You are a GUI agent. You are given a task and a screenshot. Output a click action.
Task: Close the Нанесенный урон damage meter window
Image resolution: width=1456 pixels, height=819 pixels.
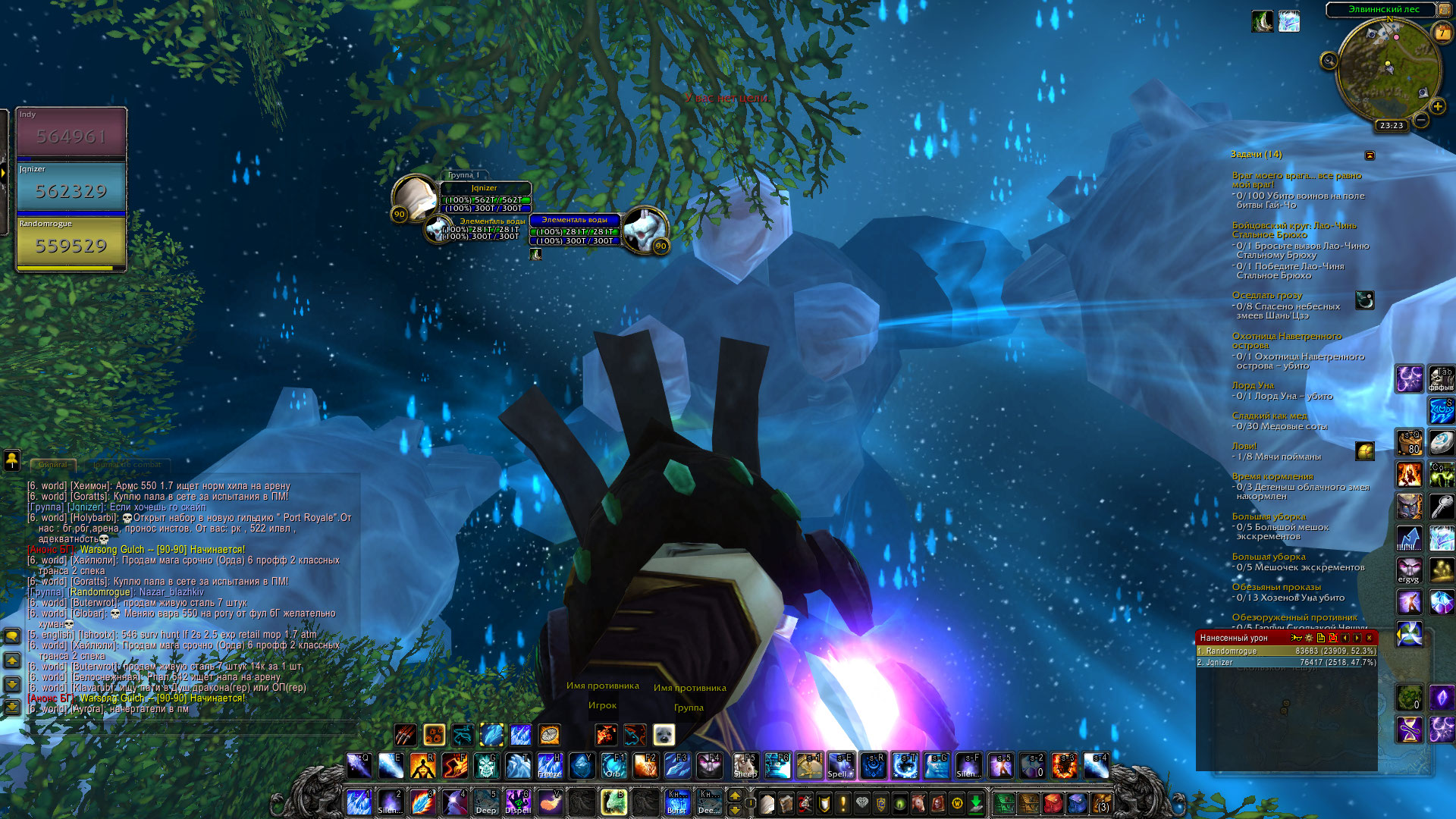[1369, 638]
